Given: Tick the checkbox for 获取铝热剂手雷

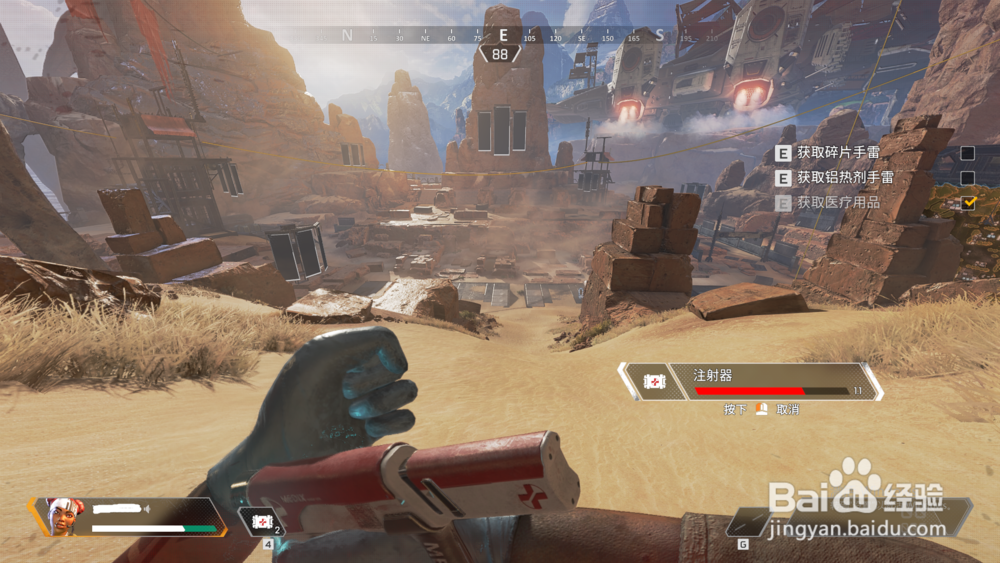Looking at the screenshot, I should tap(967, 178).
